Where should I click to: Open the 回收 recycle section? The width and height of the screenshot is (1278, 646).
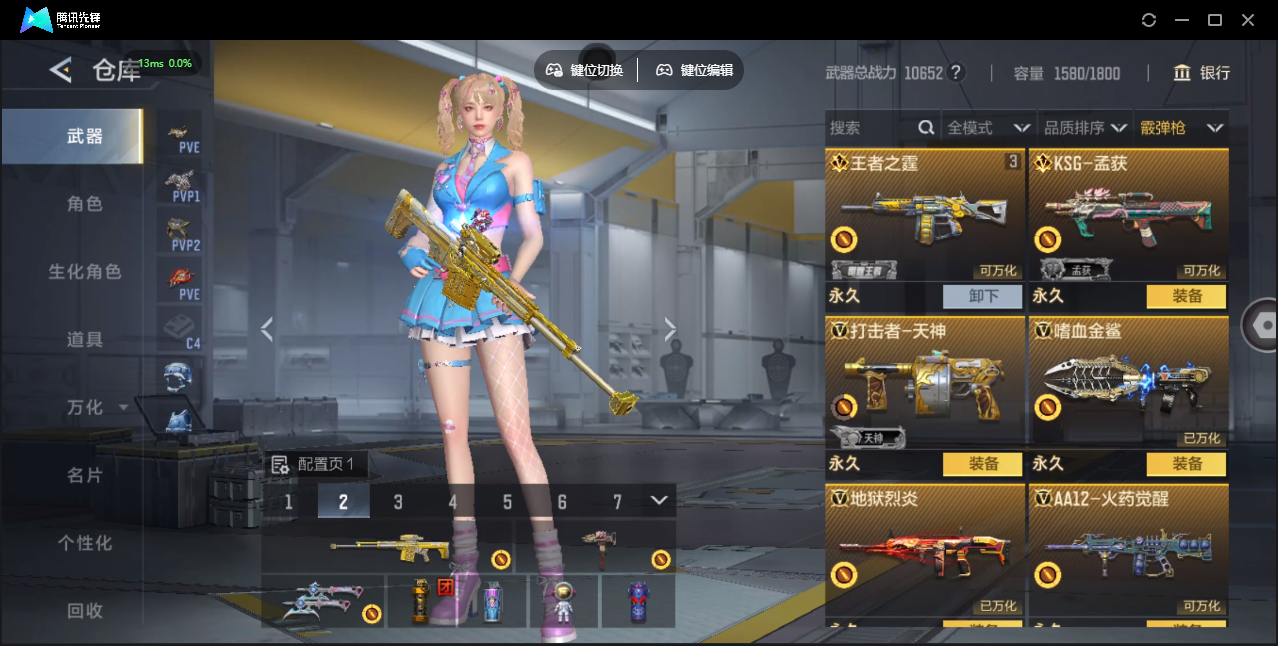pos(85,610)
